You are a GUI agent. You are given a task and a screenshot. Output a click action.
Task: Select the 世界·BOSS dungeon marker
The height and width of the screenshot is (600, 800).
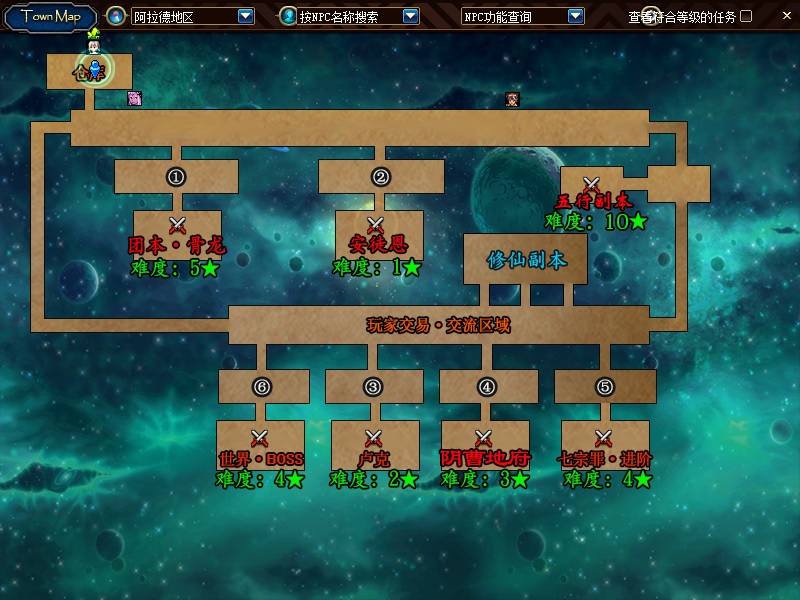(x=260, y=438)
